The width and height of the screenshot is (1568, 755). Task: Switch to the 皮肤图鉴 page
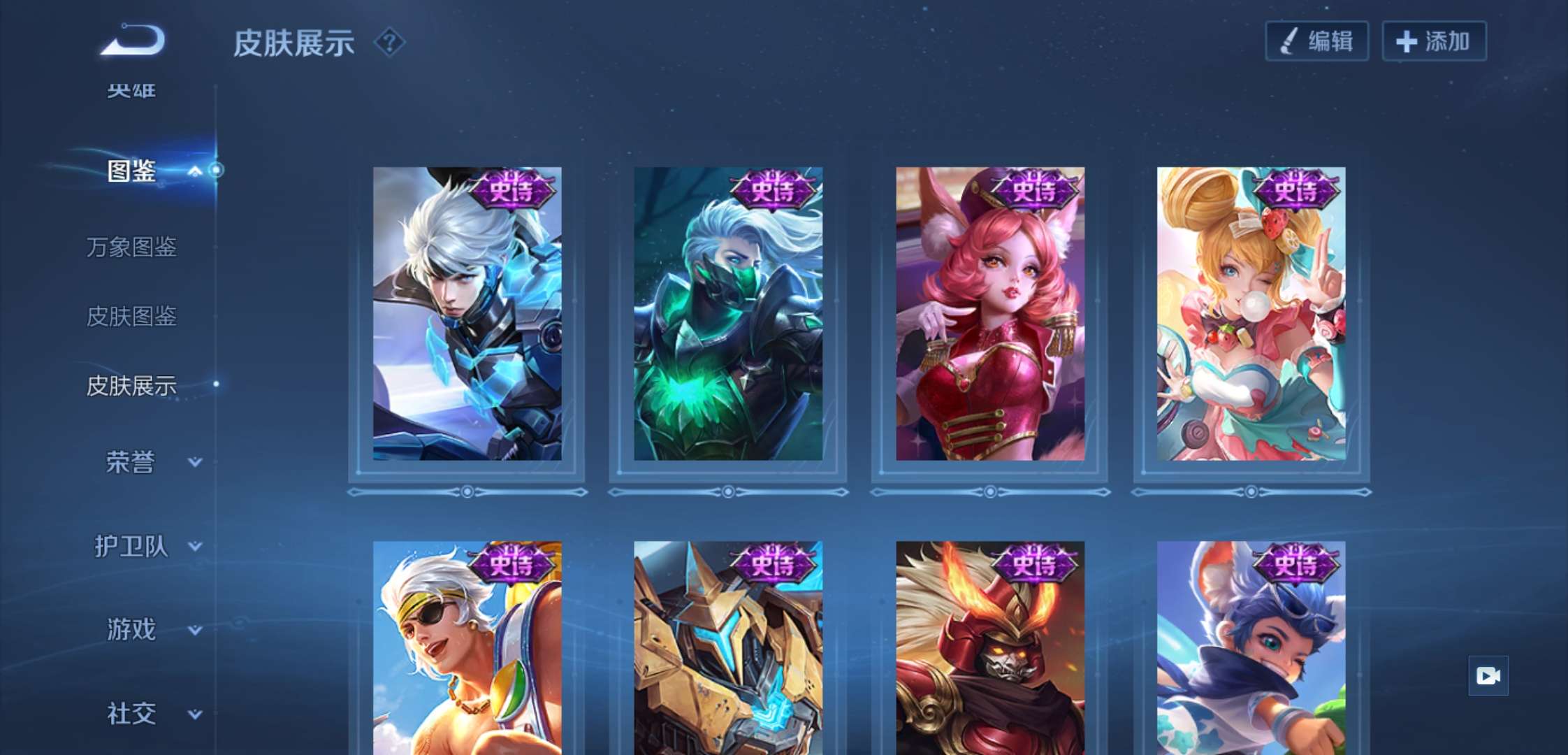(x=131, y=316)
